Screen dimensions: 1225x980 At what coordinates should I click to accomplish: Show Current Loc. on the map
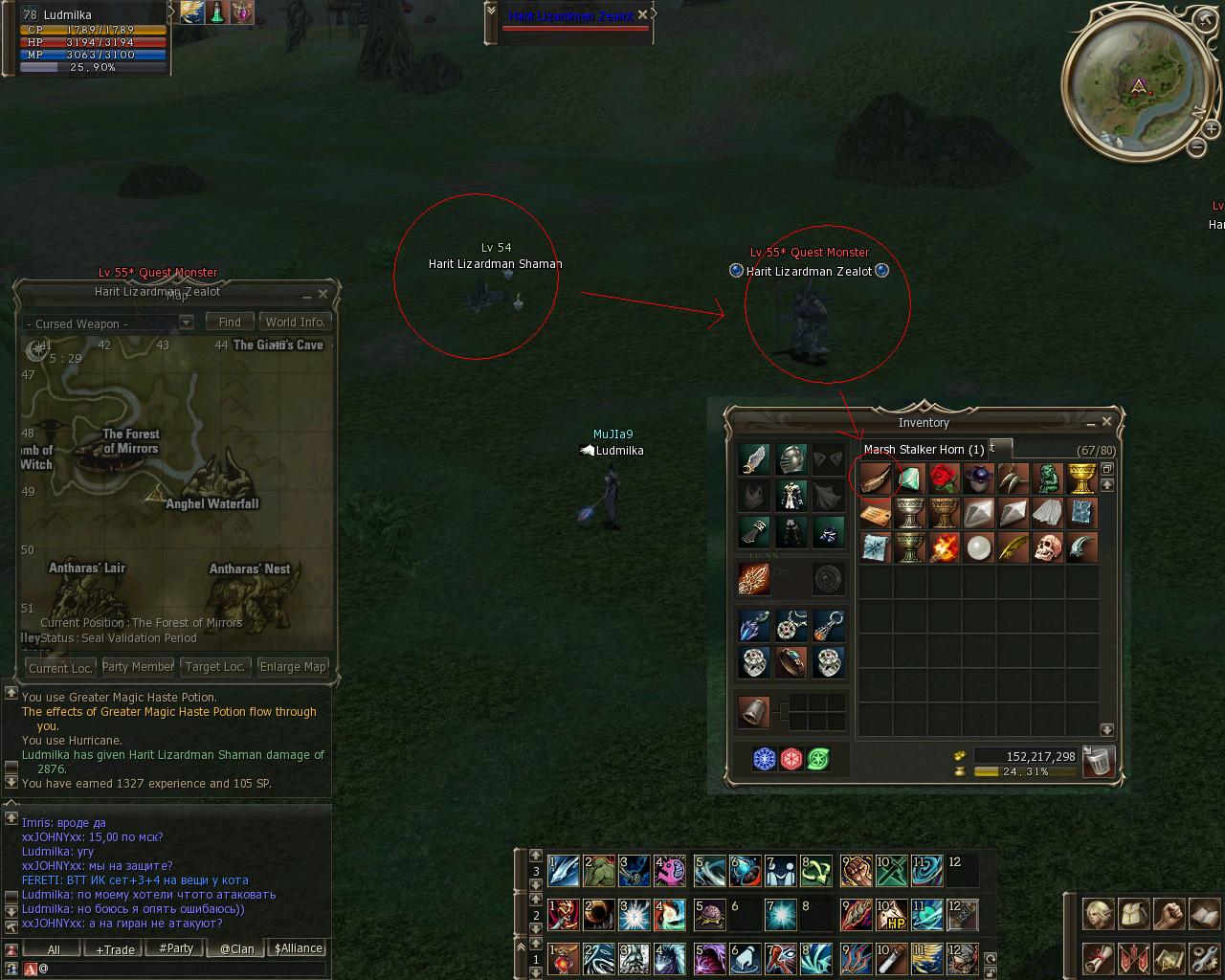[x=60, y=667]
